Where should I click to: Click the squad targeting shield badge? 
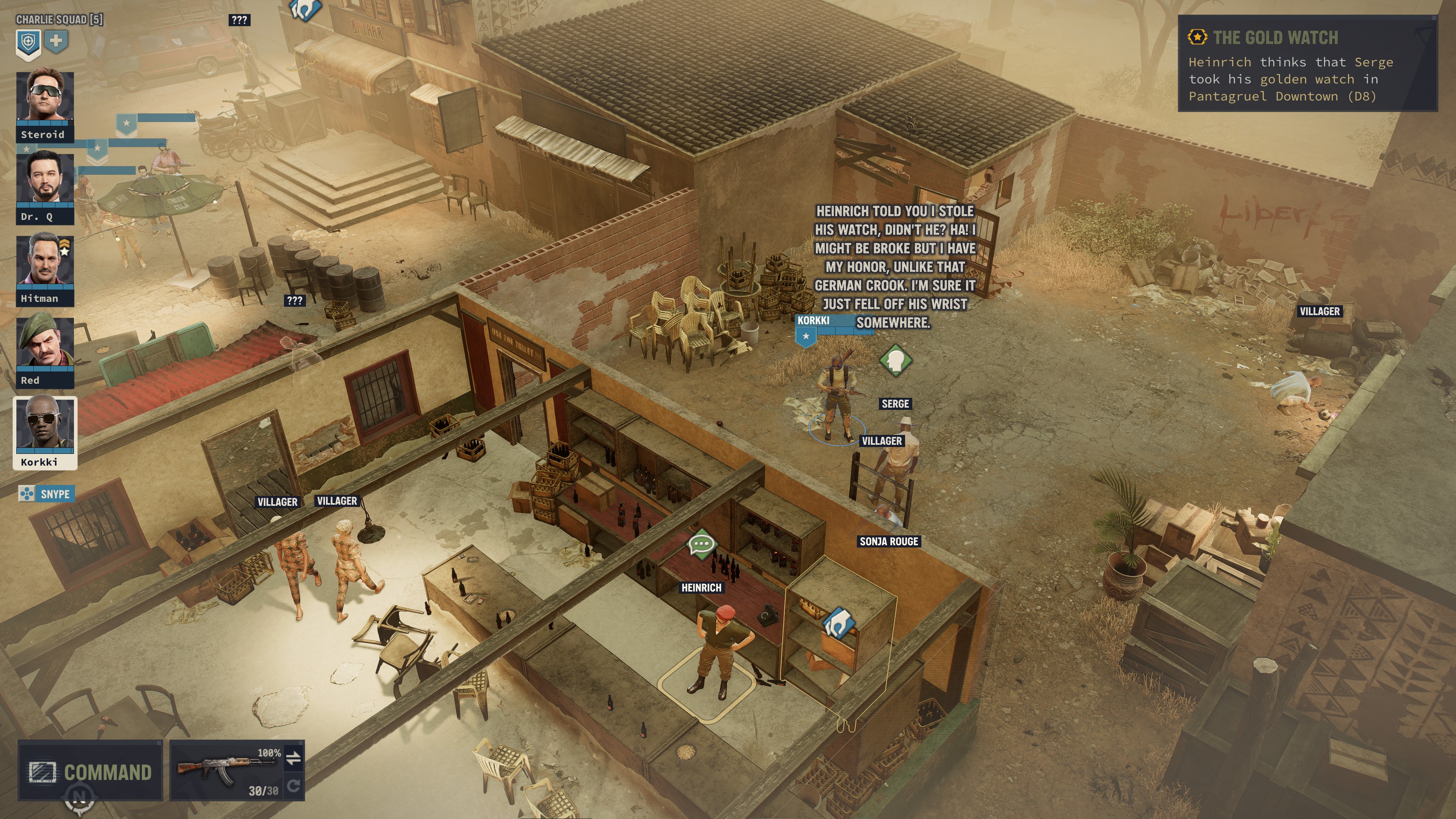(x=30, y=41)
